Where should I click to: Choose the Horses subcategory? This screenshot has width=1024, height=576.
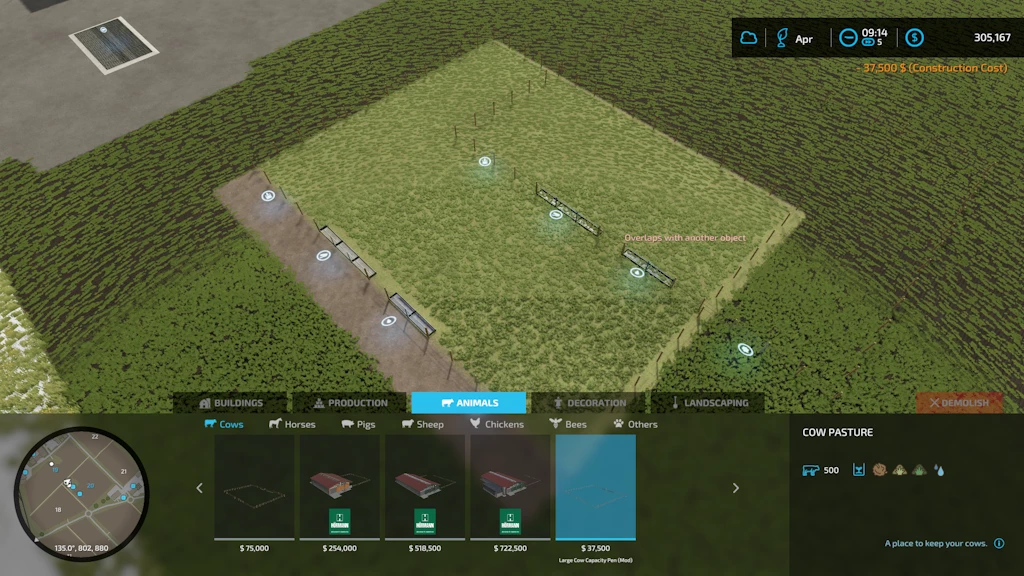(x=292, y=424)
